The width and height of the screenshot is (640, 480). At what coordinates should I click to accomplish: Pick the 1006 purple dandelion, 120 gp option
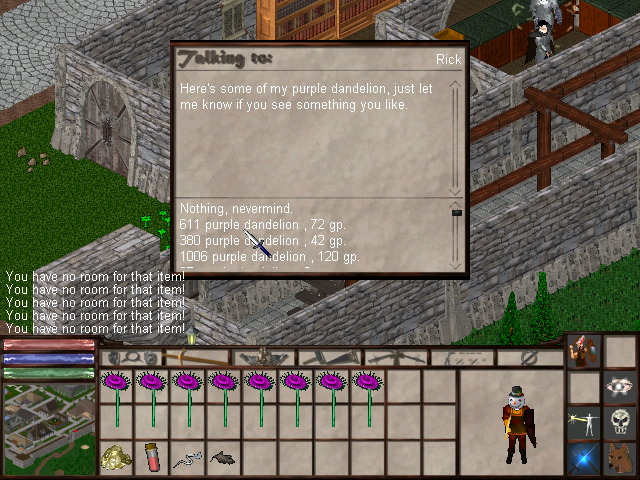tap(269, 256)
